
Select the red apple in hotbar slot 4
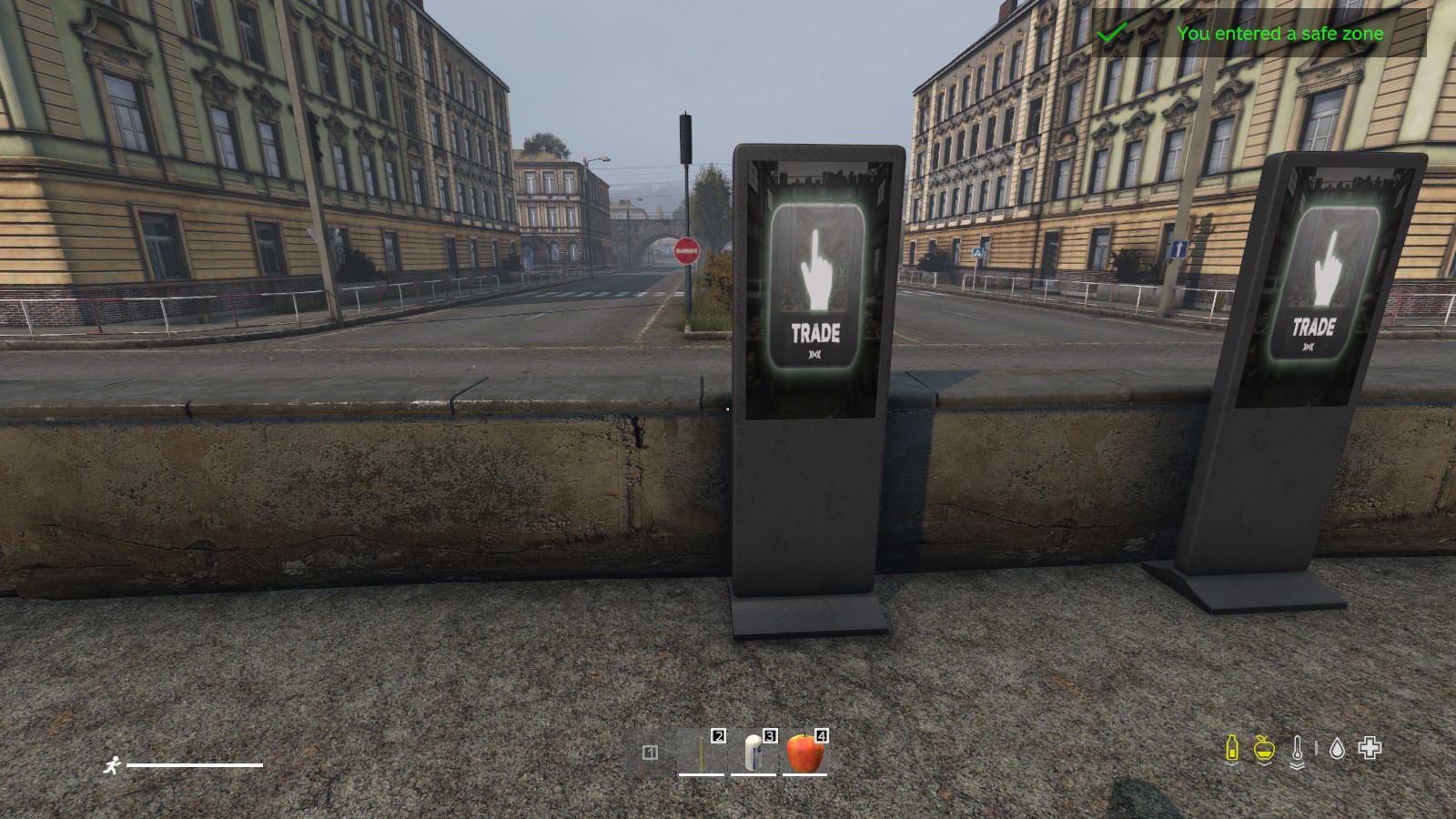pos(804,753)
